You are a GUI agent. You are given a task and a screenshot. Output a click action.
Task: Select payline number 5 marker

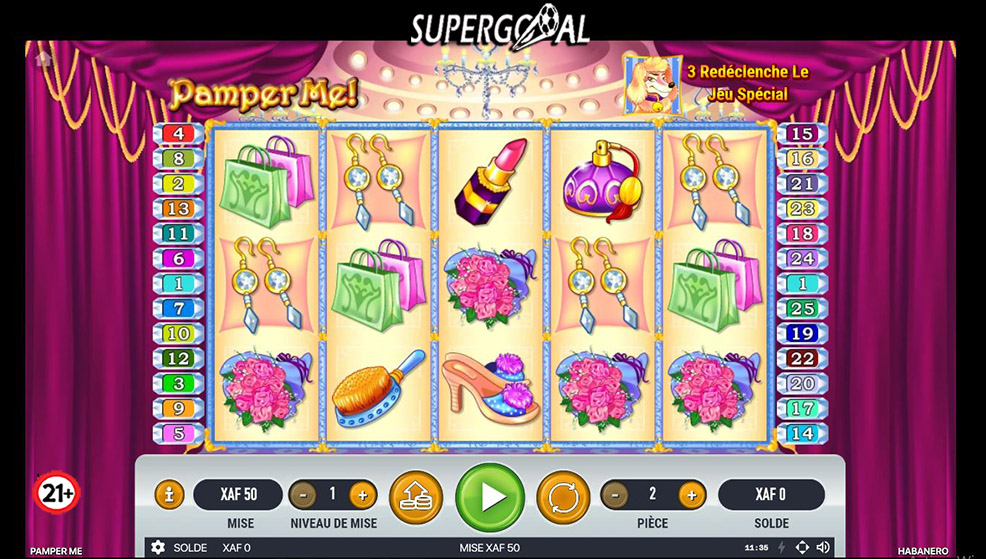coord(178,434)
